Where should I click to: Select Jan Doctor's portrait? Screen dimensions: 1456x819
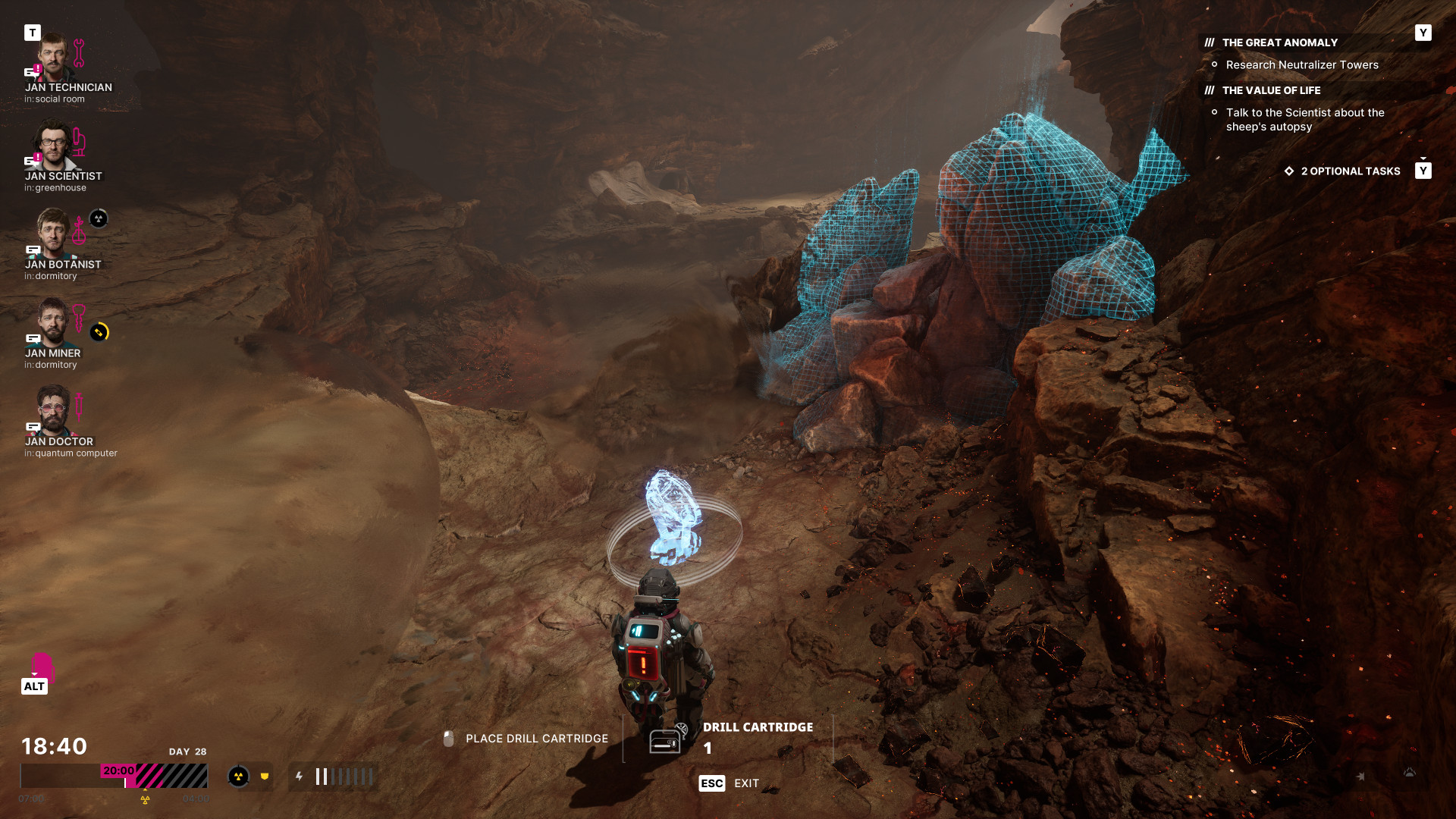pos(53,411)
